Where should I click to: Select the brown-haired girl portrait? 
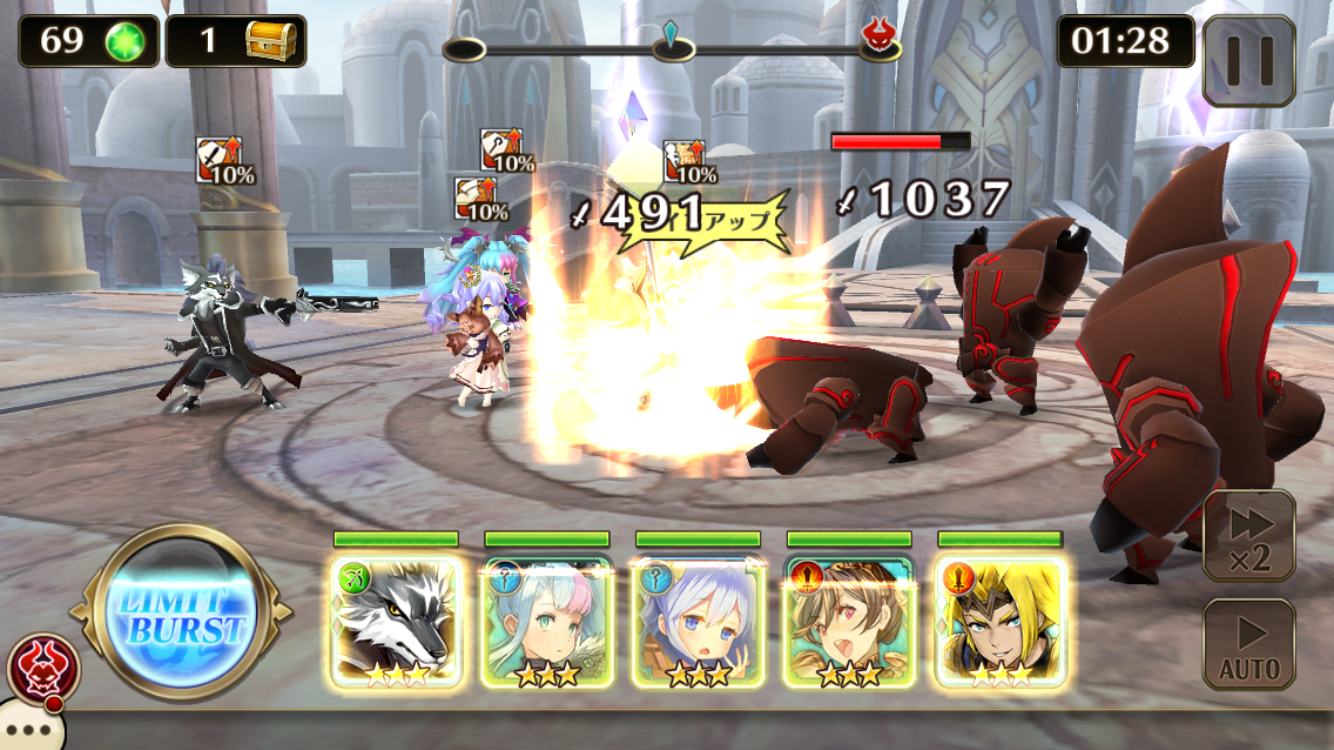(849, 622)
